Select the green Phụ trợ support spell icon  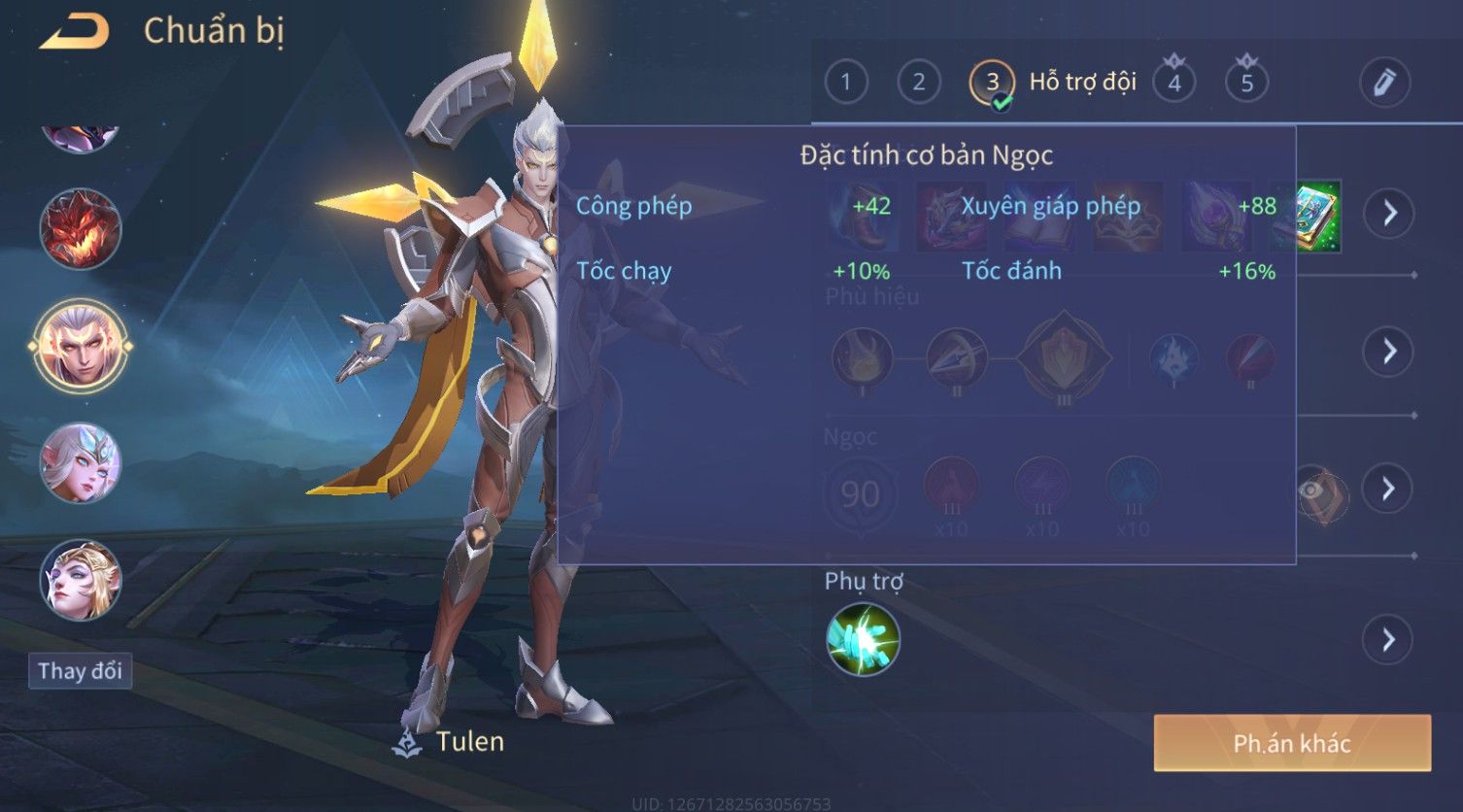[863, 639]
